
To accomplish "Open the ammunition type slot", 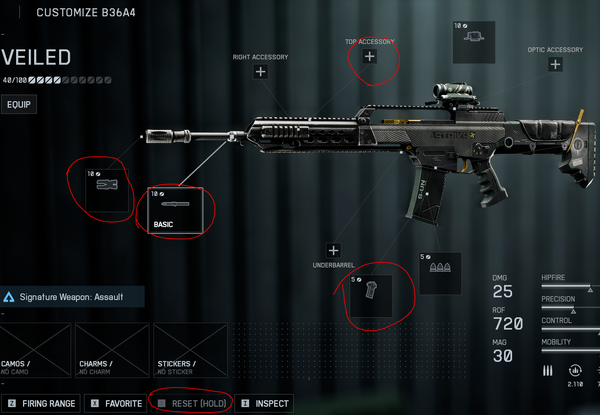I will point(439,272).
